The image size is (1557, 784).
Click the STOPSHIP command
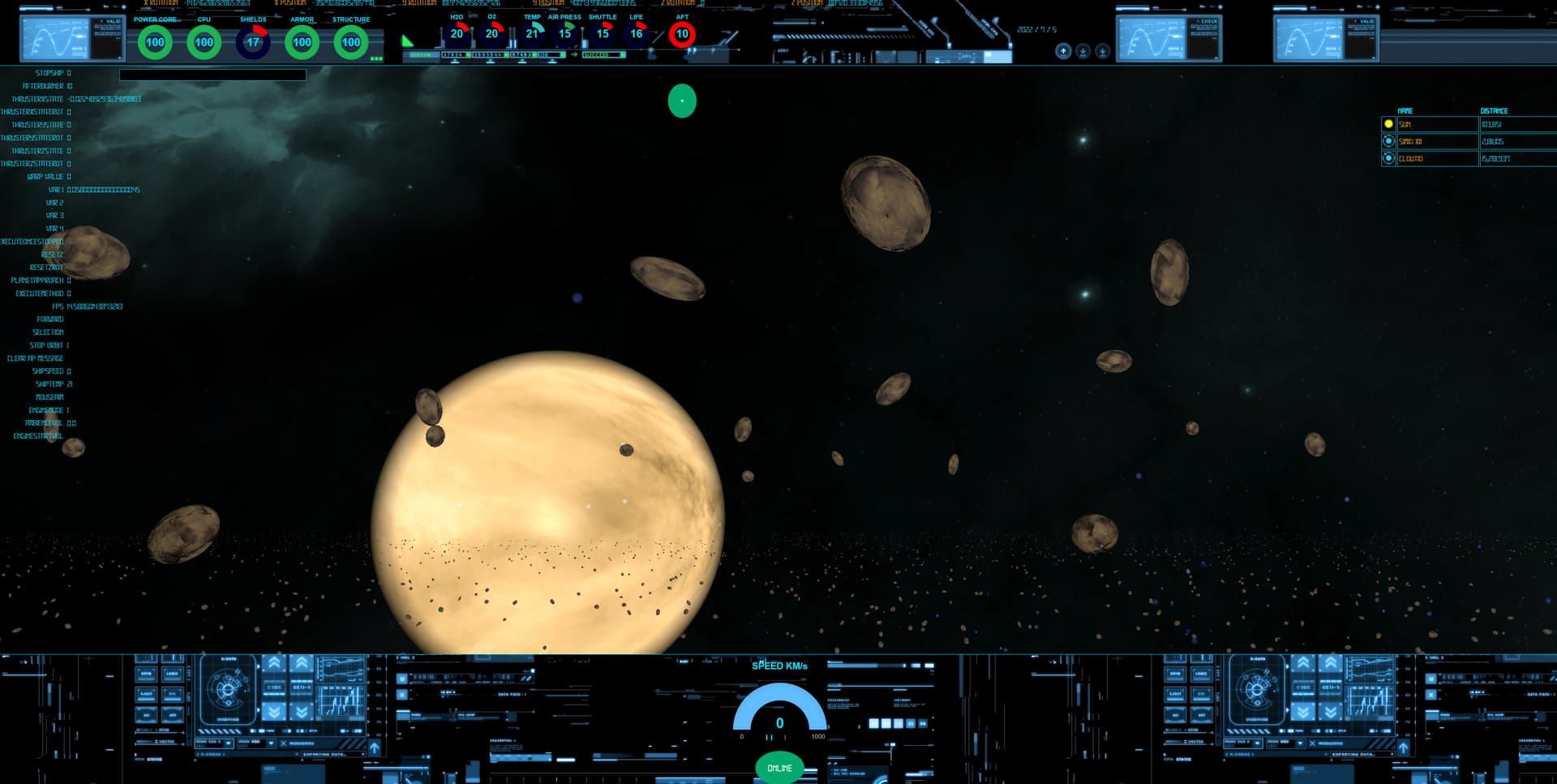pyautogui.click(x=49, y=73)
